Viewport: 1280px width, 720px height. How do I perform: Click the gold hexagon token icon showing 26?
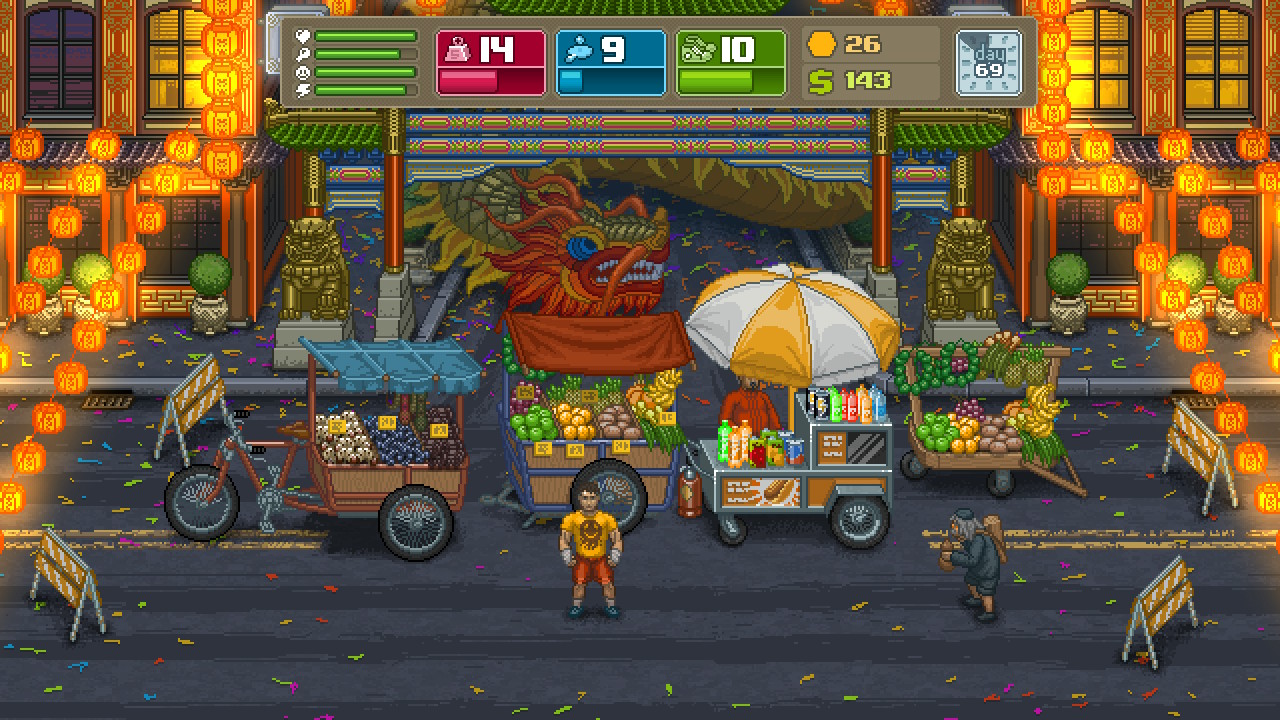tap(820, 44)
